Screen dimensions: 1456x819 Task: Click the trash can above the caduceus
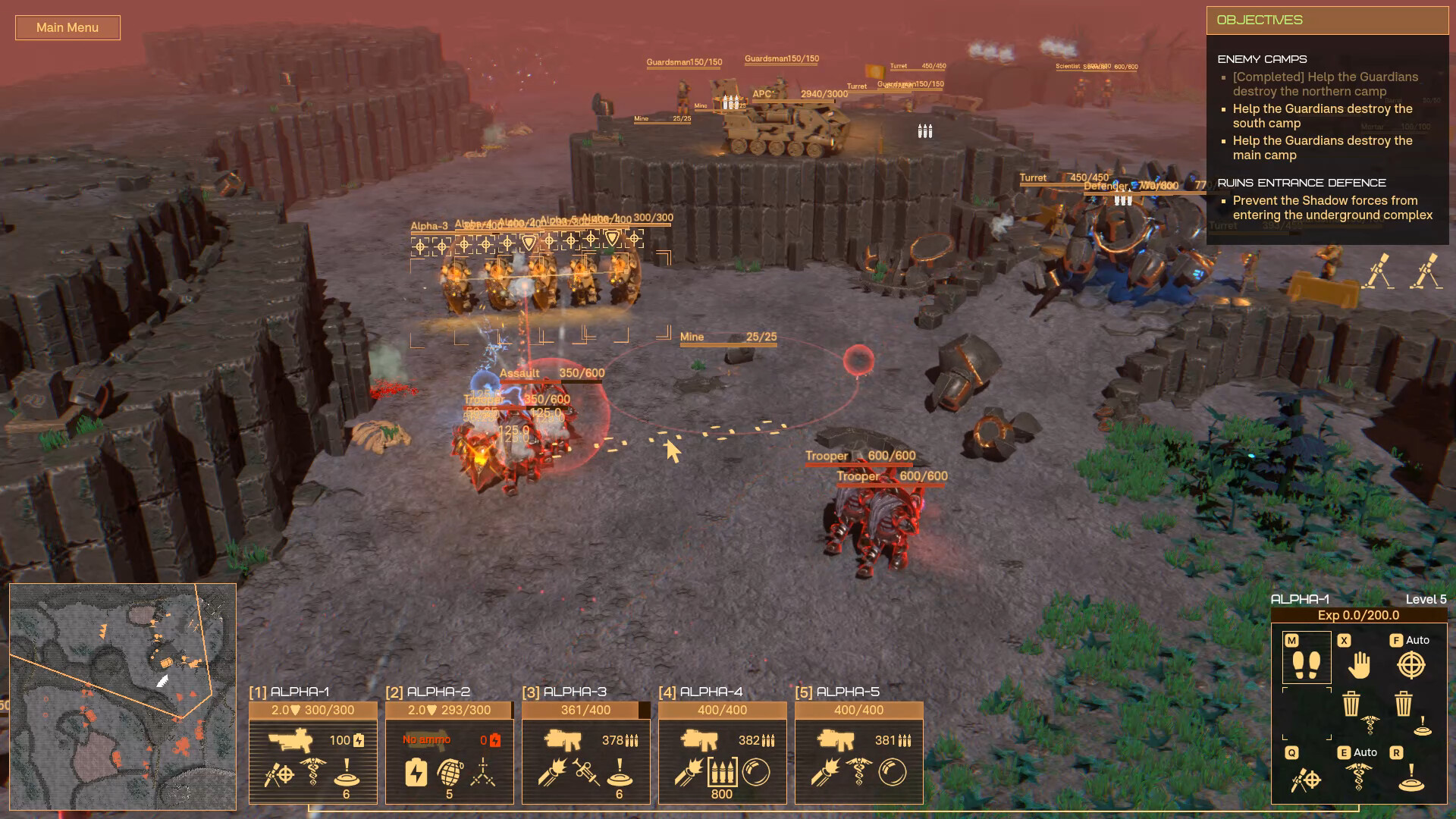click(x=1351, y=704)
